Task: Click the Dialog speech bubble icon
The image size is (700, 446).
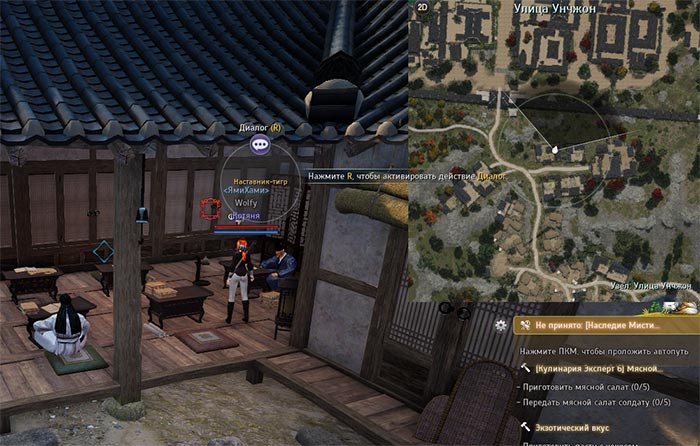Action: [x=261, y=145]
